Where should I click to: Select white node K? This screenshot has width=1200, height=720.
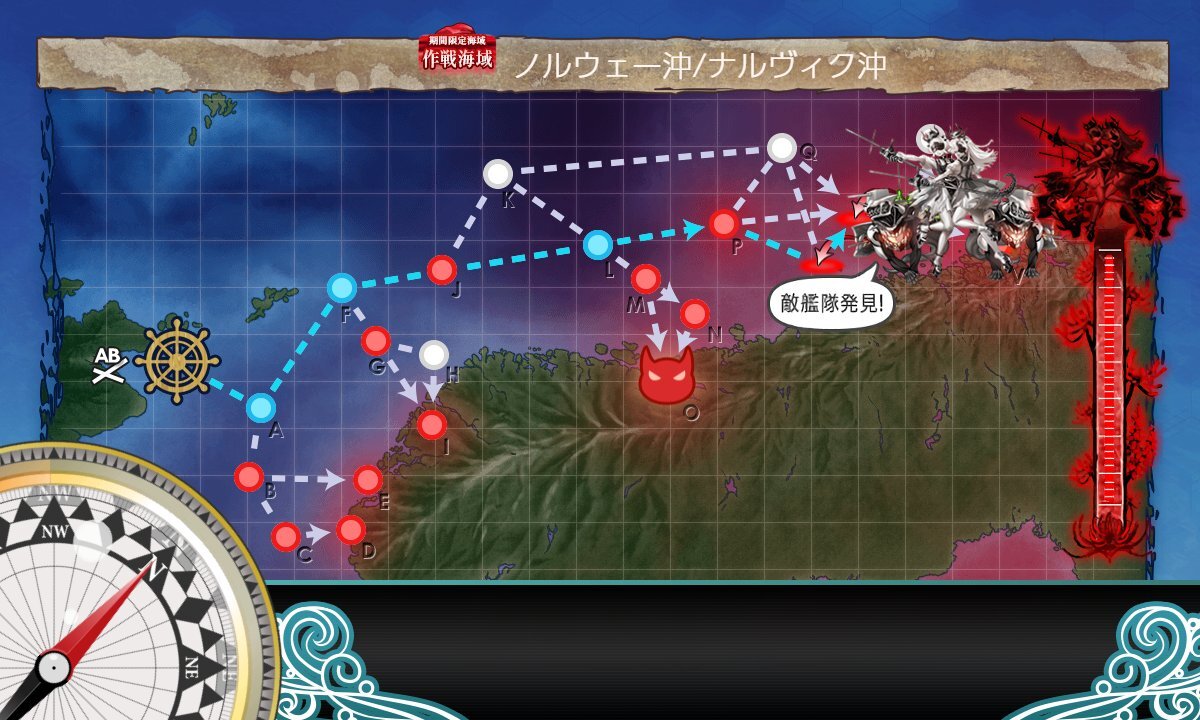point(497,174)
